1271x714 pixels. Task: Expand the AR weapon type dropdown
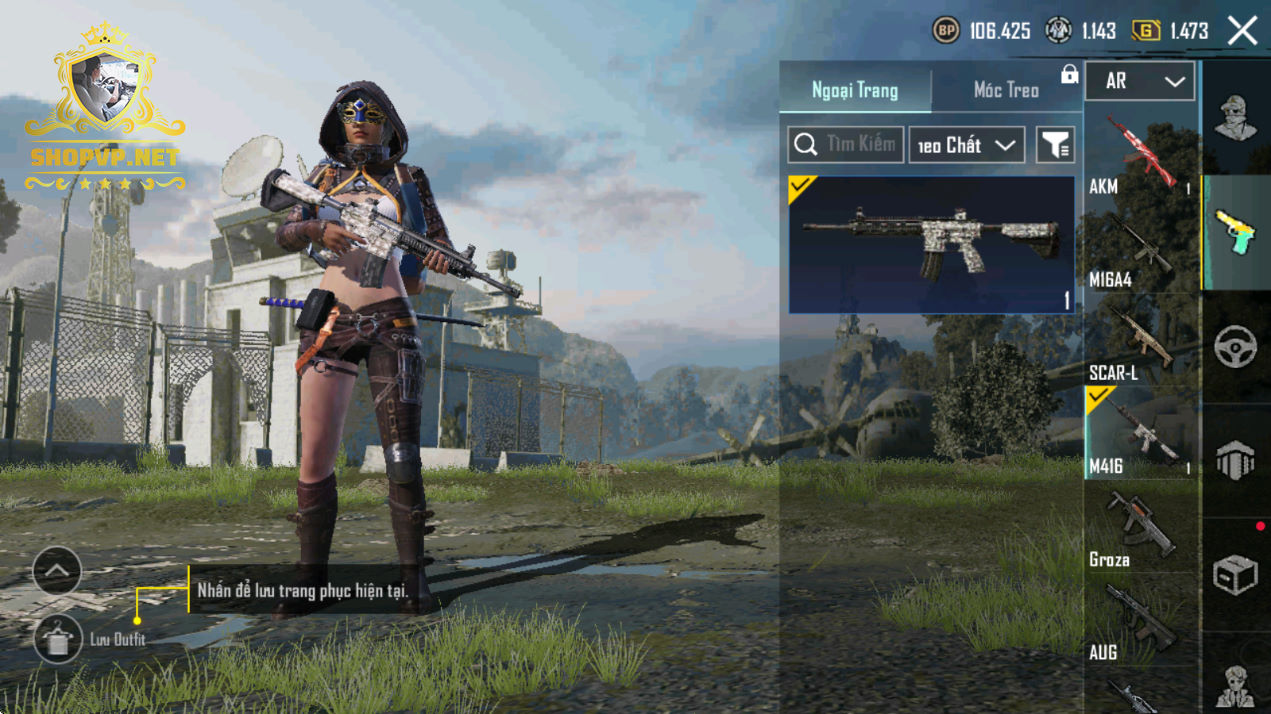[x=1139, y=82]
